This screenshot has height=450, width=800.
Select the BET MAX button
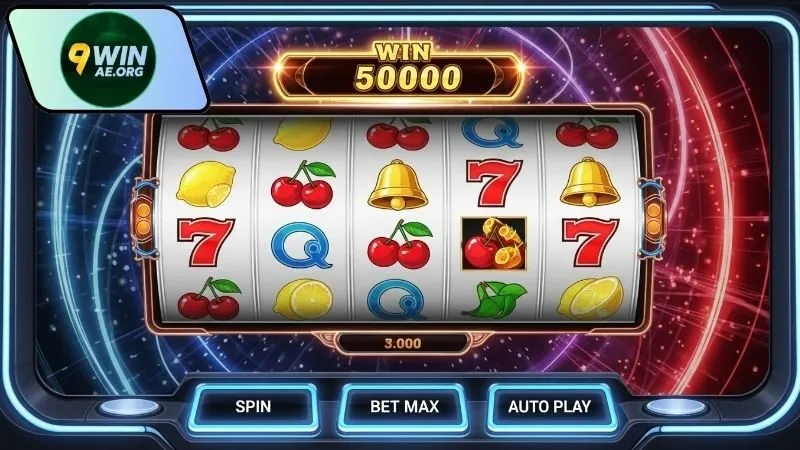point(404,407)
